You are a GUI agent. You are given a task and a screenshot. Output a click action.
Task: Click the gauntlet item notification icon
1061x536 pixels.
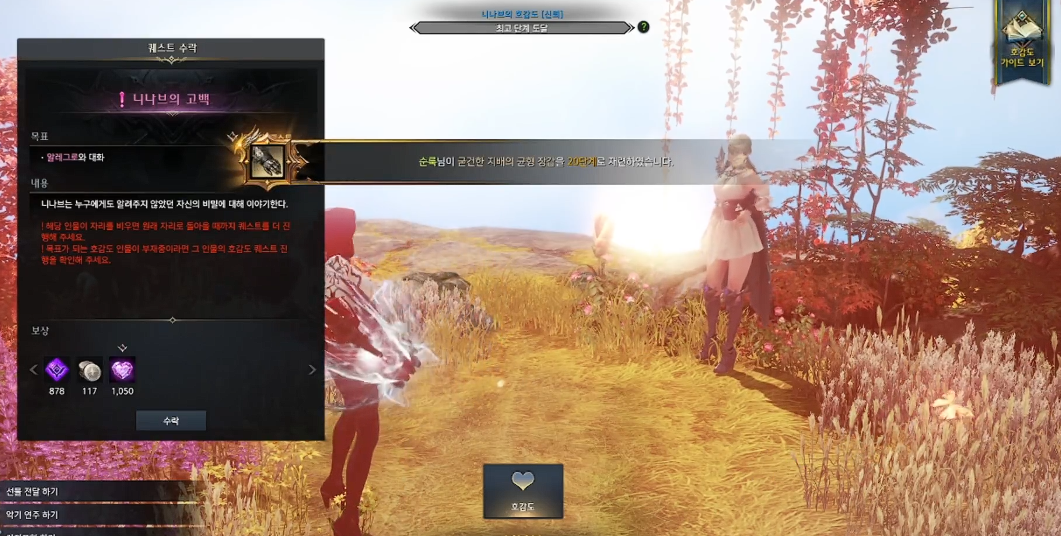click(x=267, y=161)
